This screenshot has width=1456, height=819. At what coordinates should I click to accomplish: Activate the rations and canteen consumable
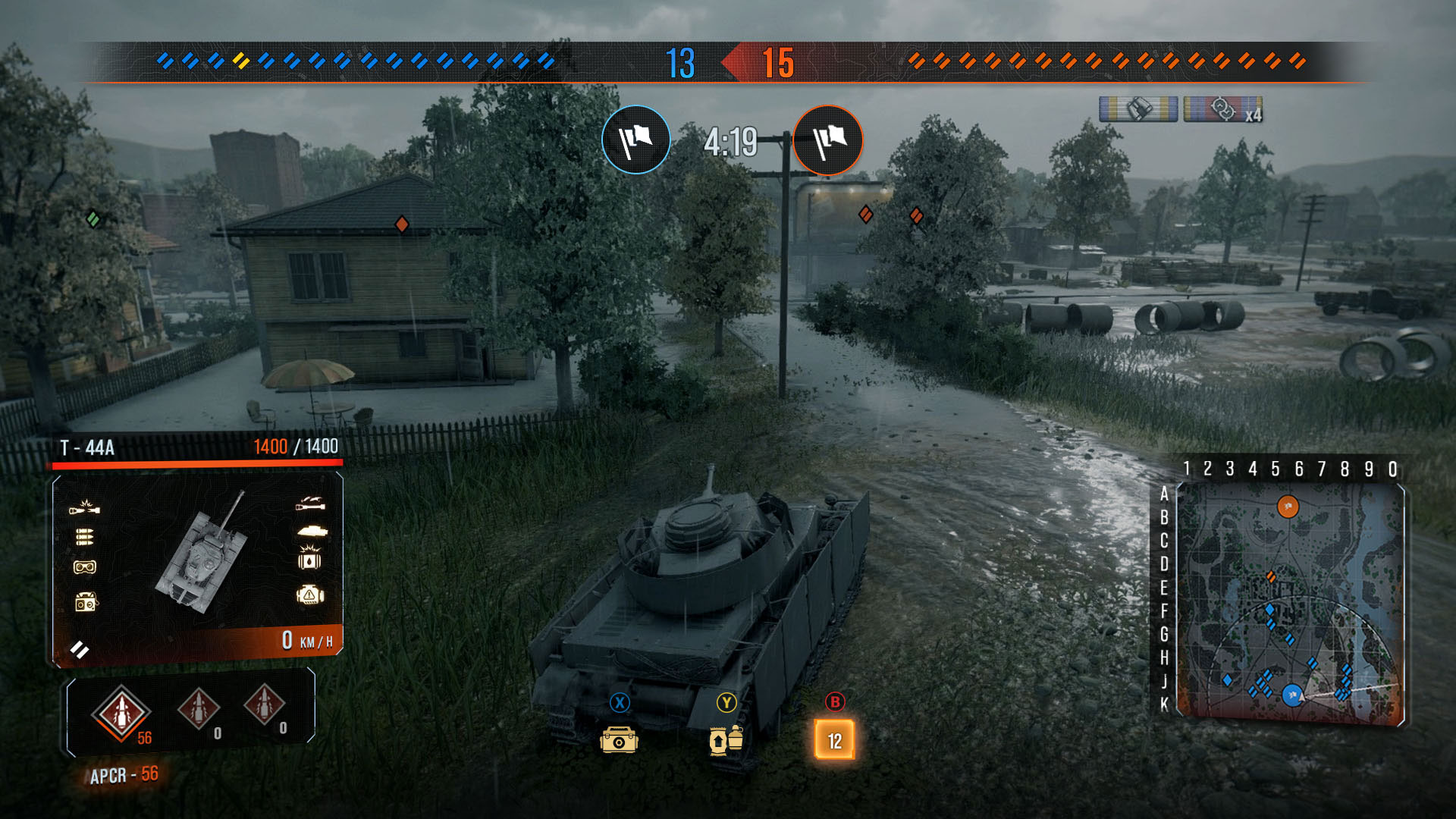coord(726,739)
